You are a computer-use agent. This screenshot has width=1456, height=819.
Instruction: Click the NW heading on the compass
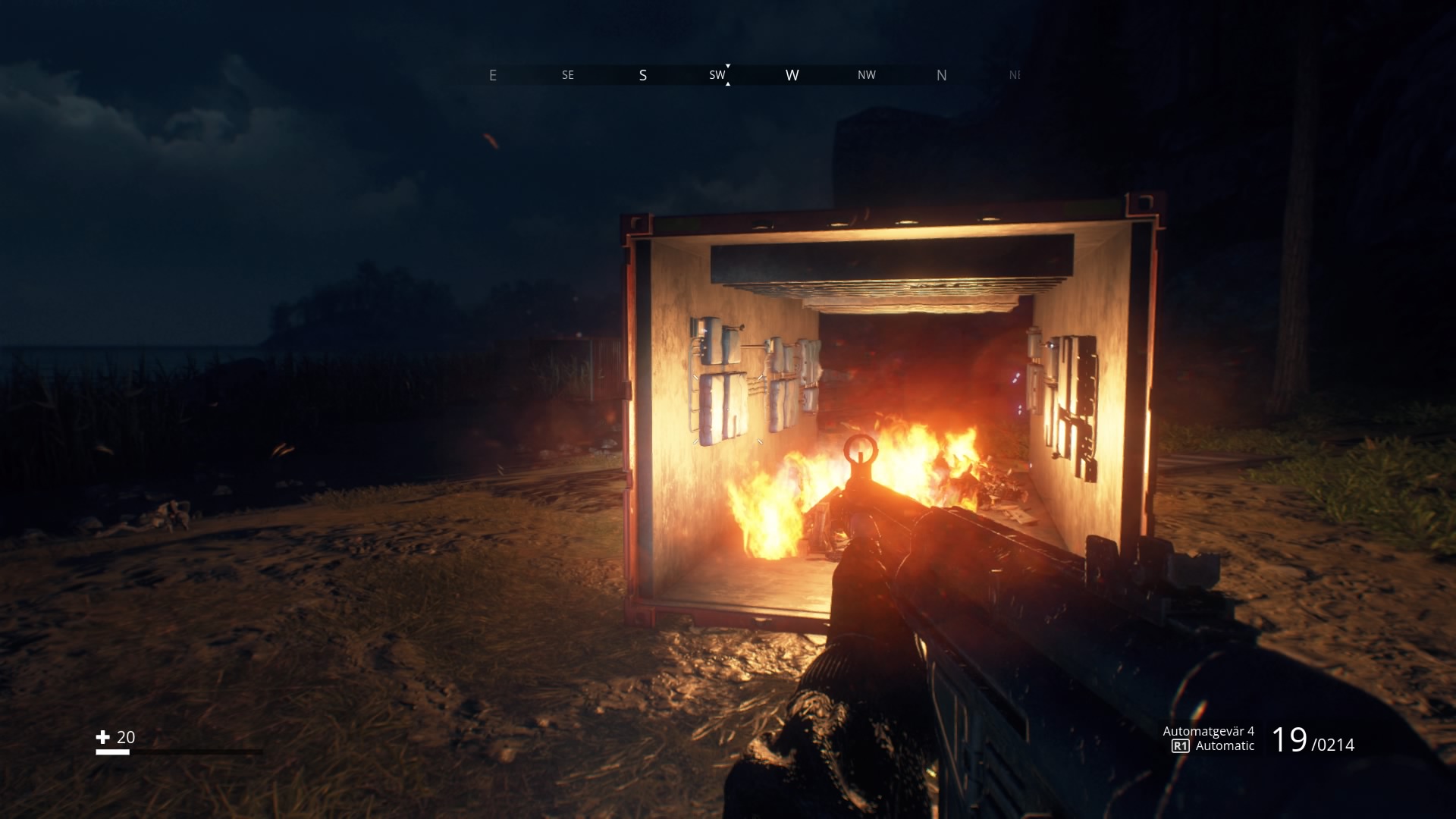pyautogui.click(x=867, y=75)
